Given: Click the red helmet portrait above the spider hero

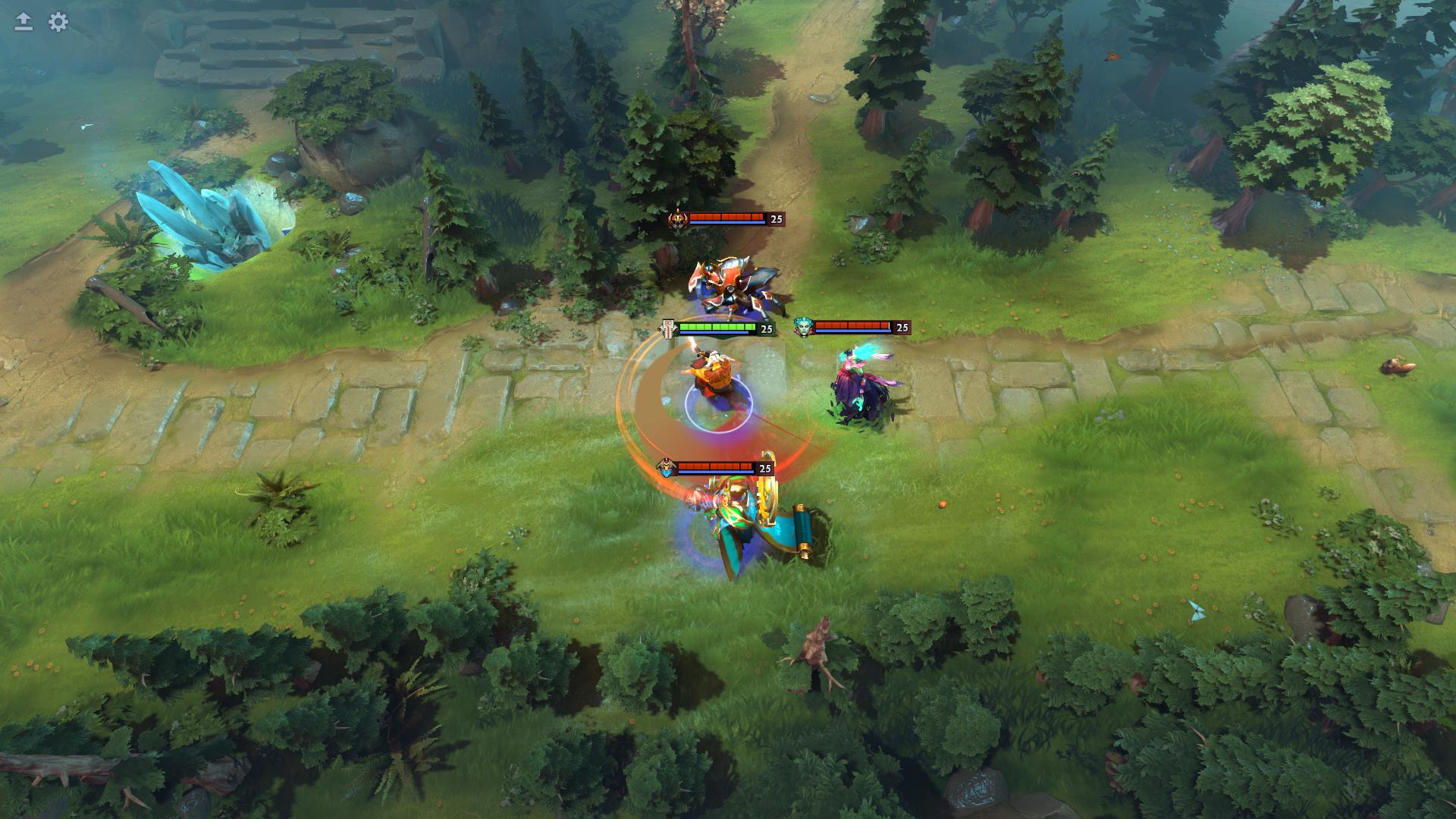Looking at the screenshot, I should click(x=677, y=219).
